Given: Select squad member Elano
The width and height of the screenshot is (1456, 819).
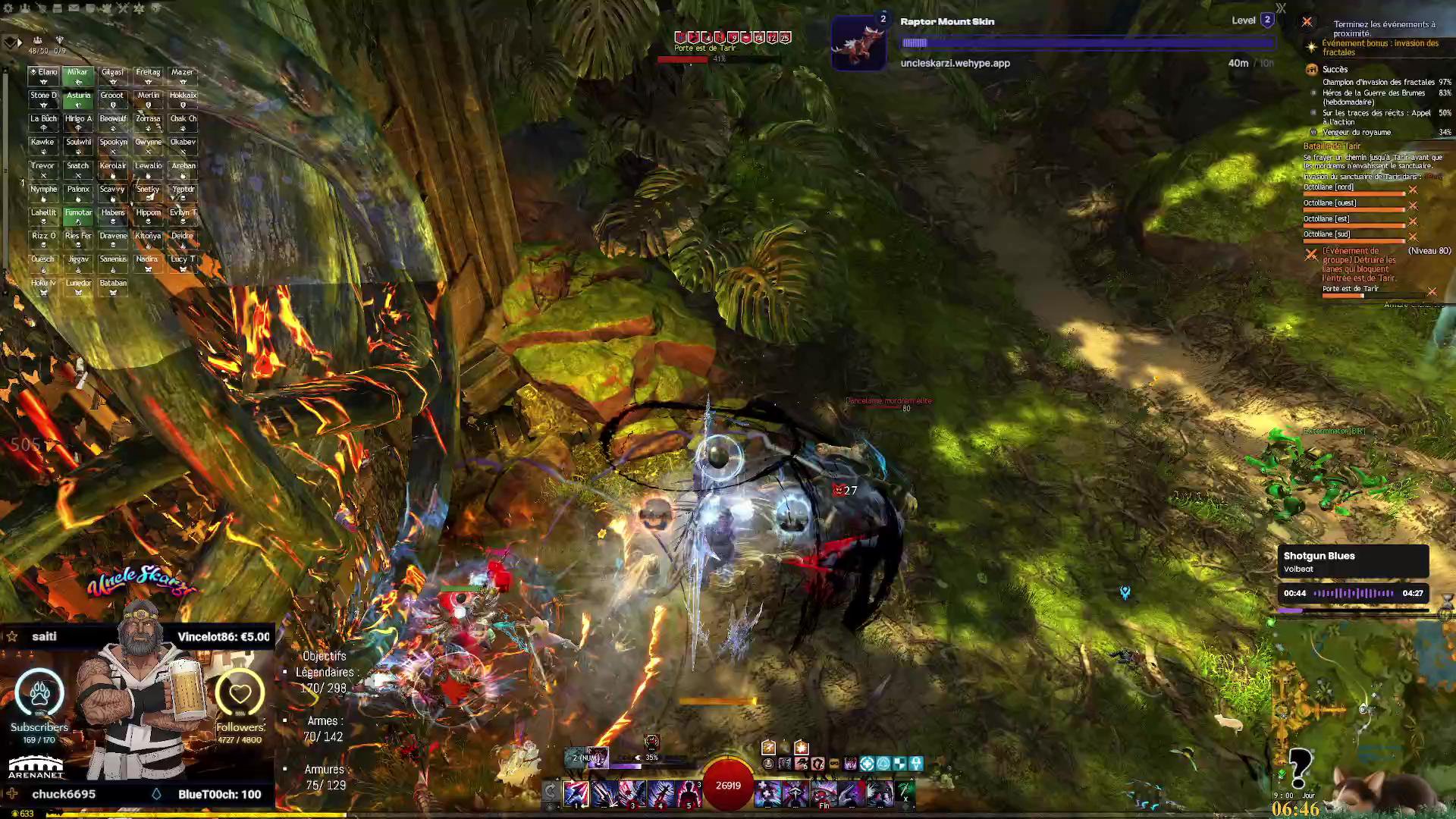Looking at the screenshot, I should (x=43, y=75).
